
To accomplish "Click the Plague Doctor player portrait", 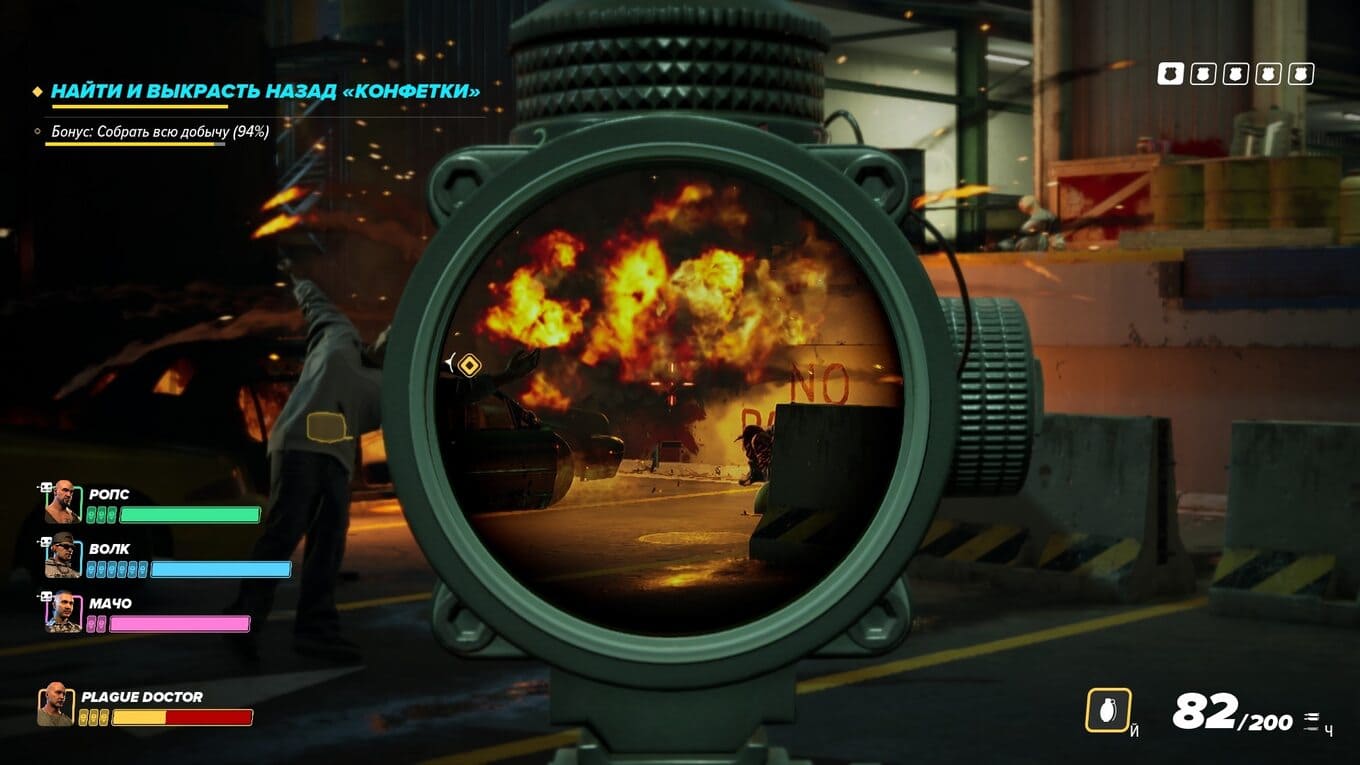I will [x=56, y=704].
